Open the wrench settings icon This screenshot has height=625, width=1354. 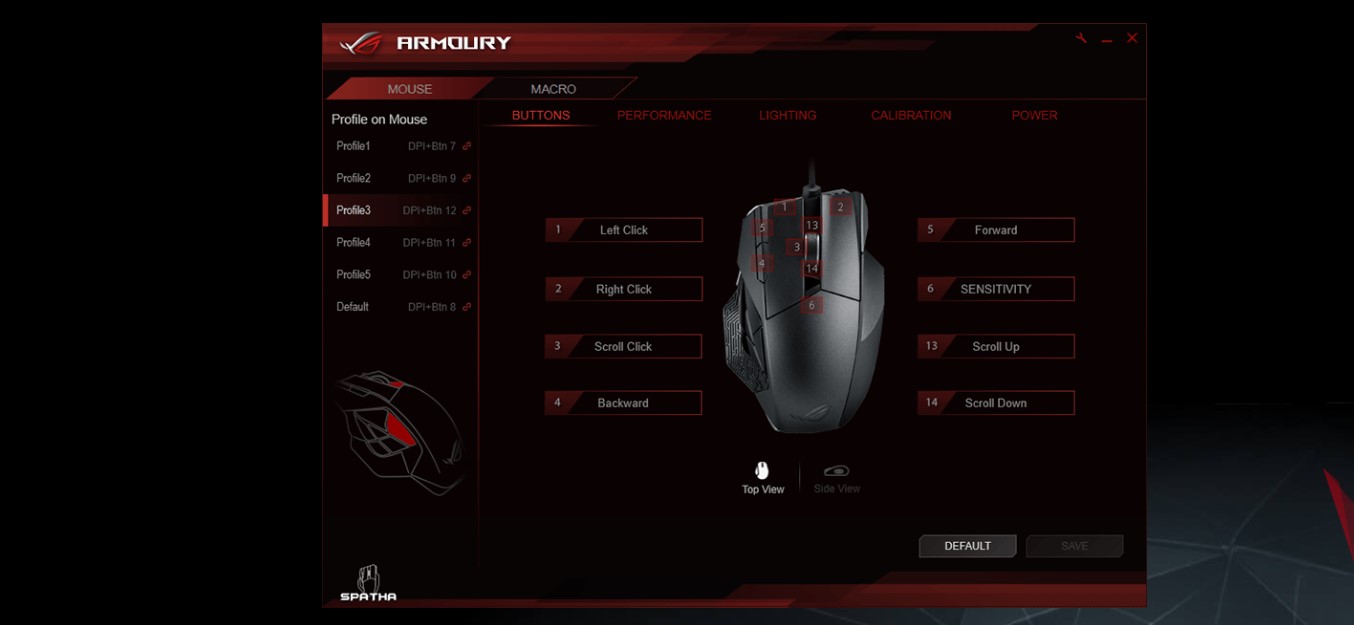point(1081,38)
